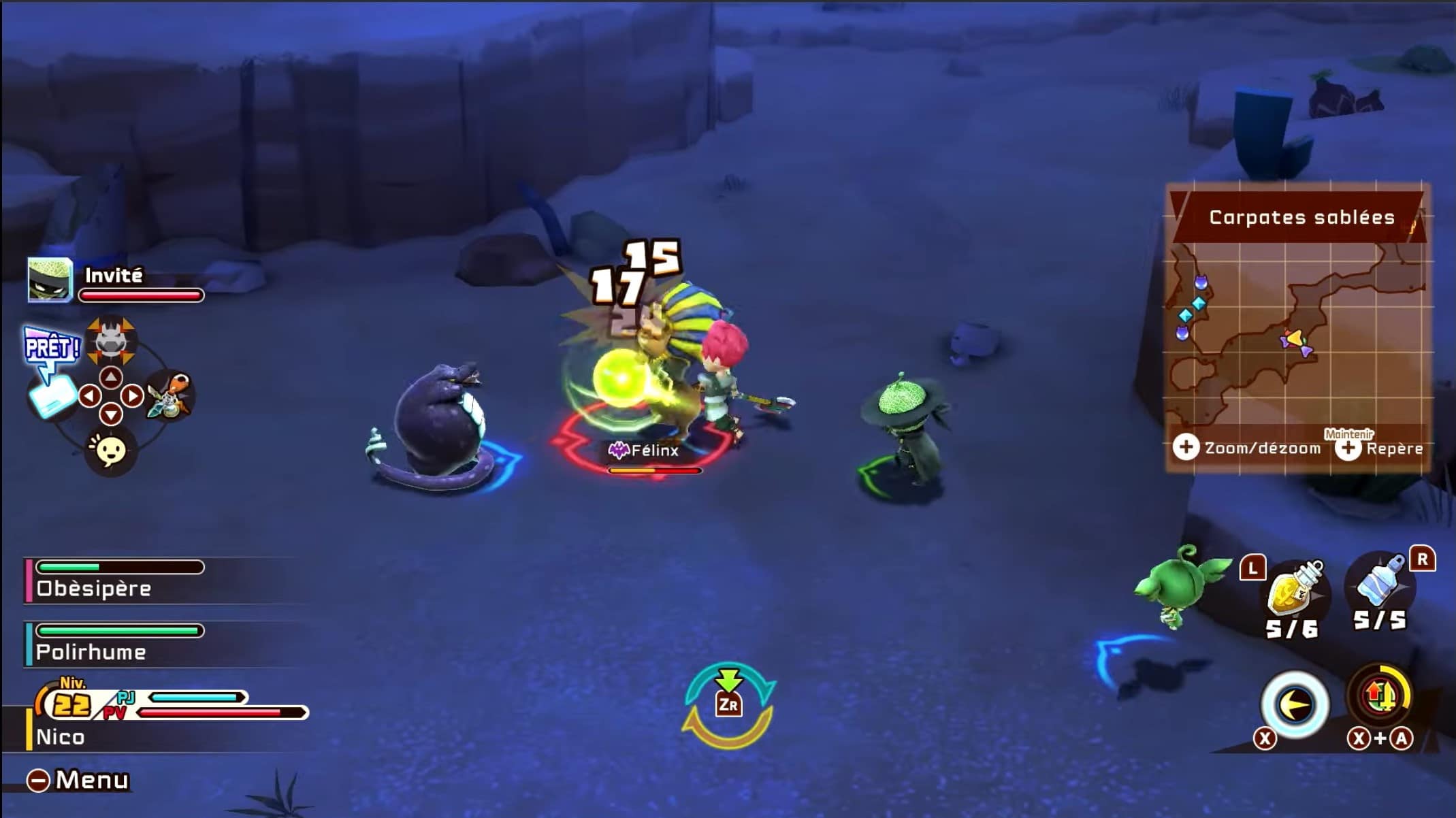The image size is (1456, 818).
Task: Open the Menu at the bottom left
Action: point(78,780)
